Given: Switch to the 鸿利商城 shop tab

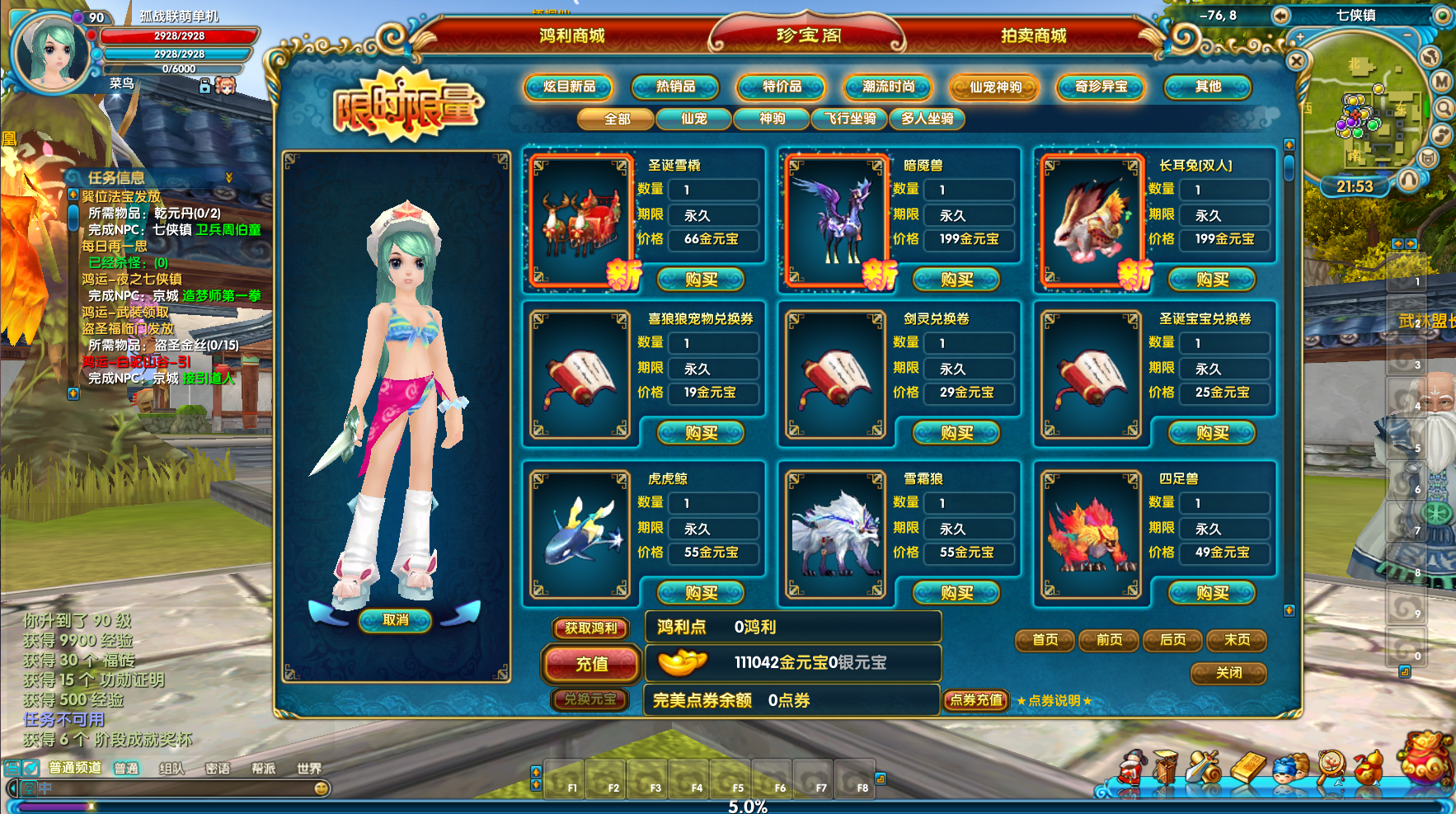Looking at the screenshot, I should 571,35.
